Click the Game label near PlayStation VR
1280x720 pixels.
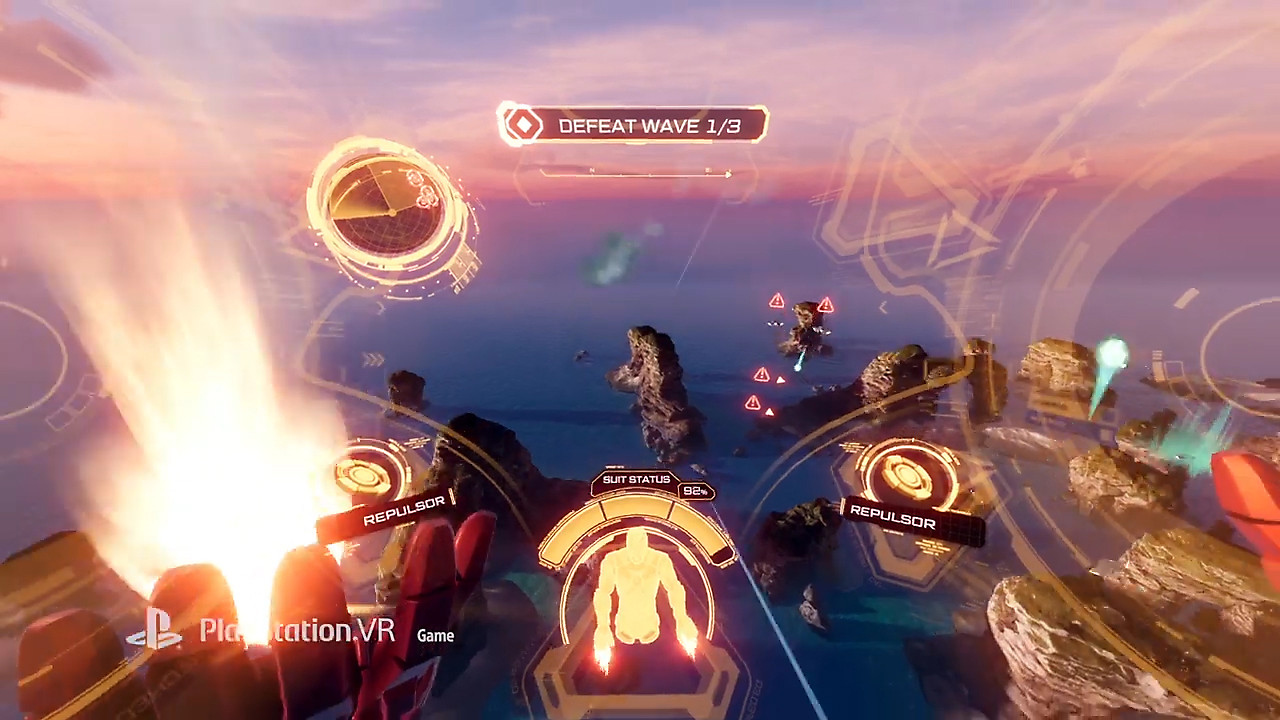(x=435, y=636)
